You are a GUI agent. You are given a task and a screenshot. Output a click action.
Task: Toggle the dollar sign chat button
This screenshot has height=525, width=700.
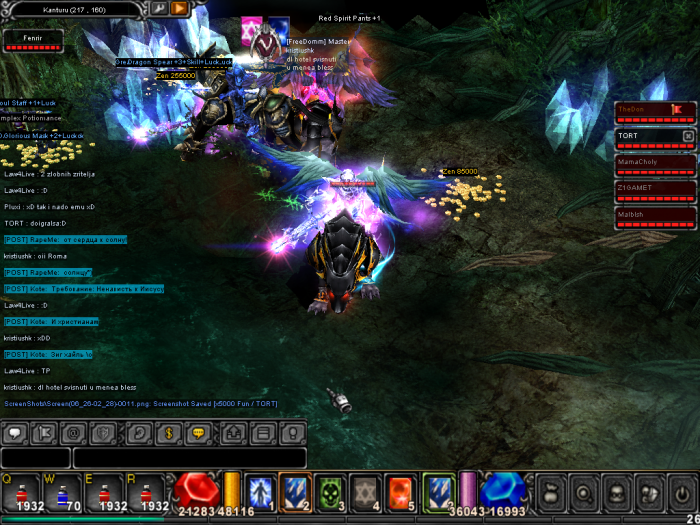tap(167, 433)
